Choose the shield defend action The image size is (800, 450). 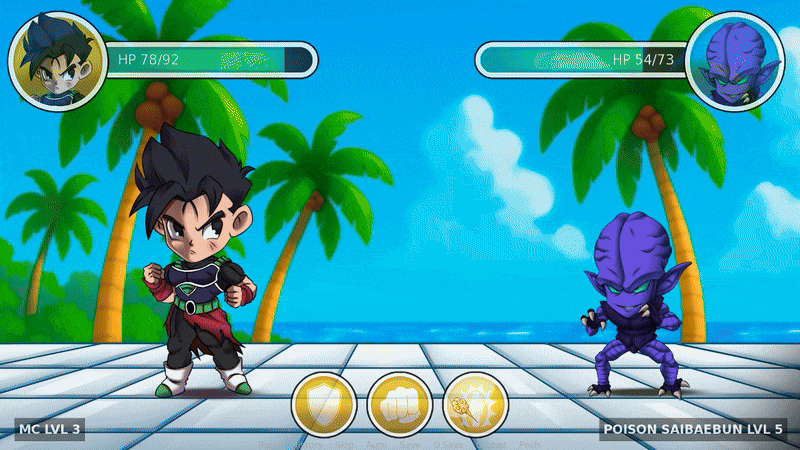coord(324,405)
